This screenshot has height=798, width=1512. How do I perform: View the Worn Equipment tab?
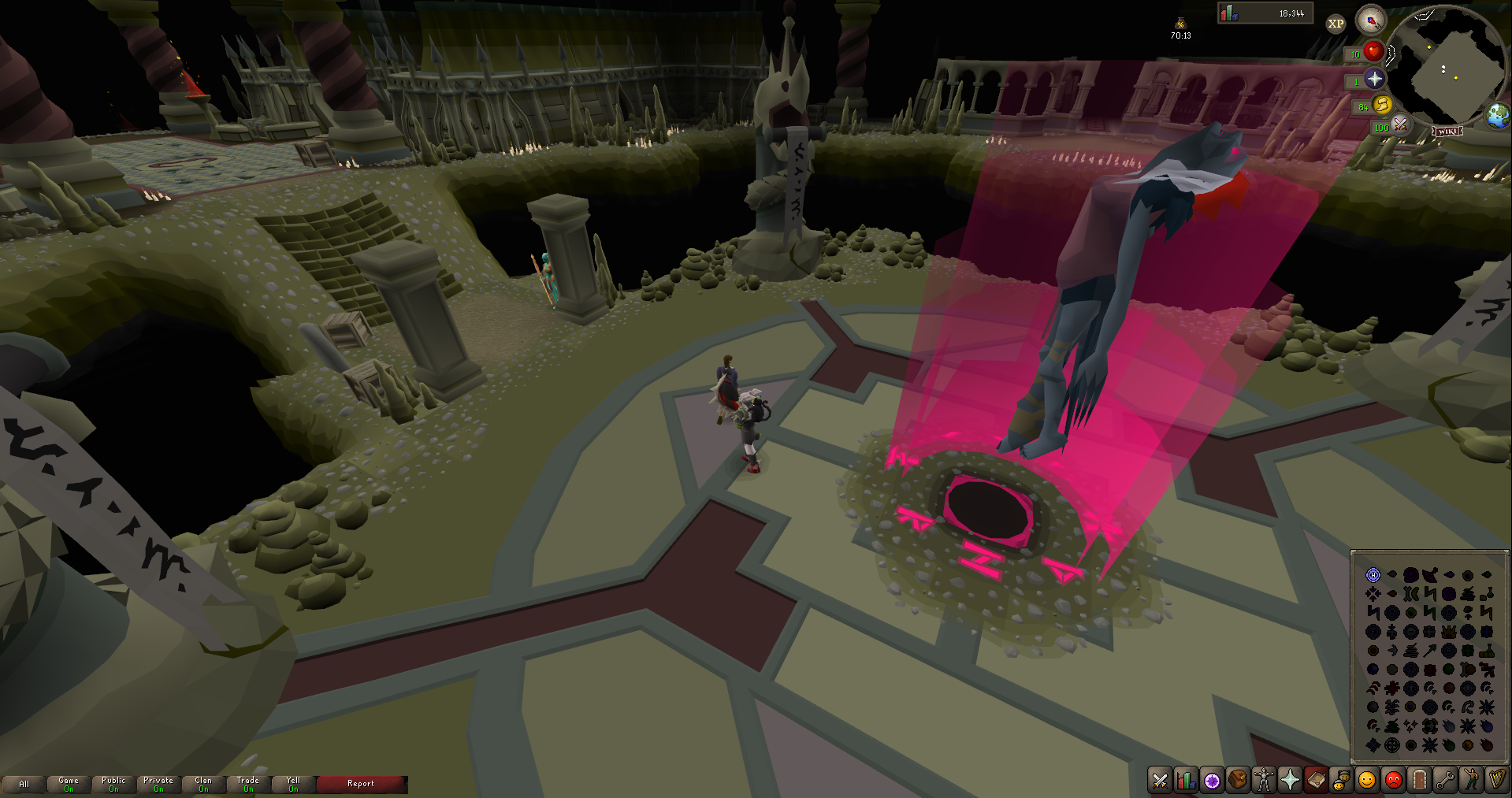point(1263,781)
